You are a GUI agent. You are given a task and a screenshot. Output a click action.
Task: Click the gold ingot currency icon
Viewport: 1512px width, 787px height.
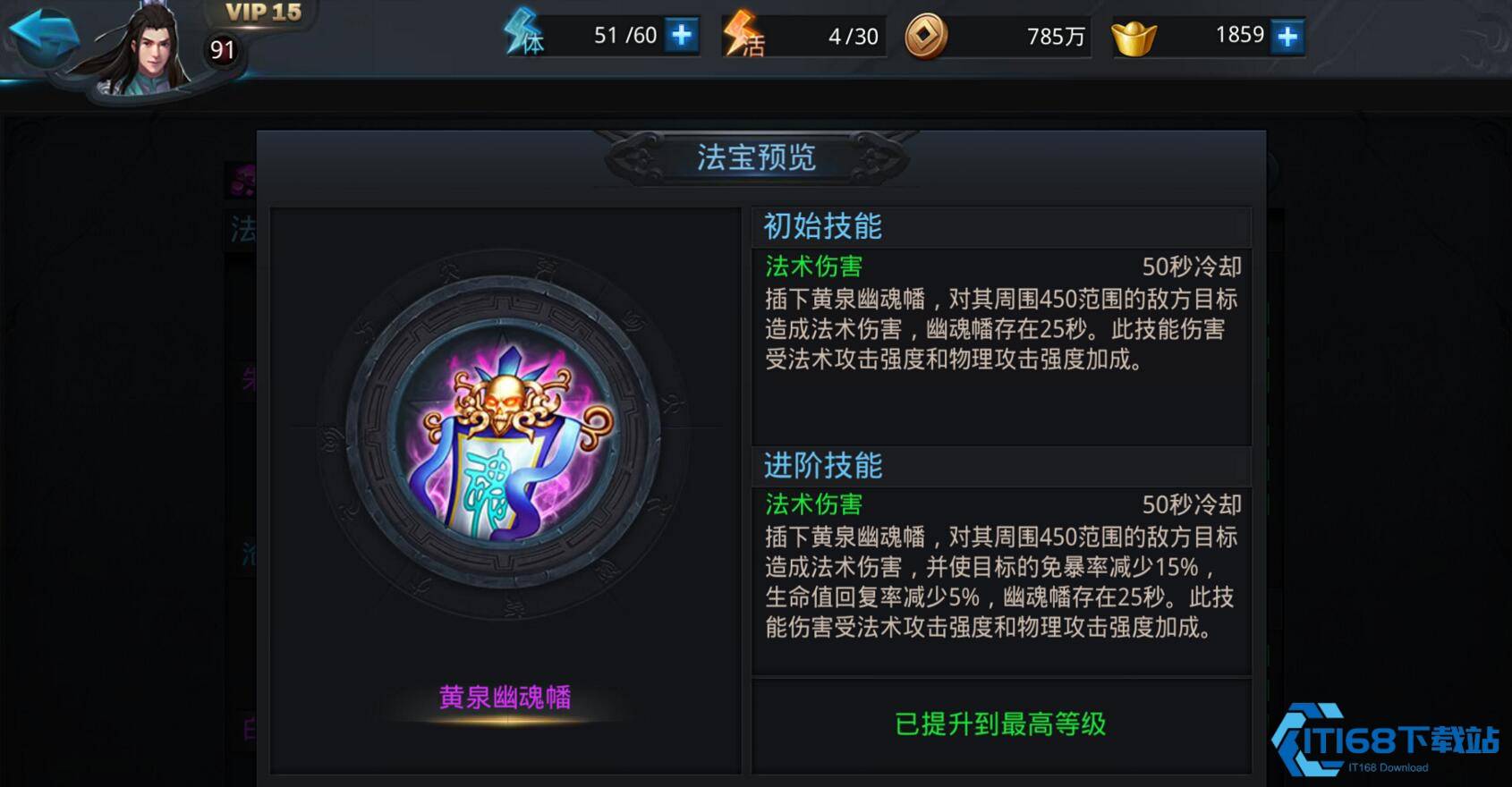1134,36
